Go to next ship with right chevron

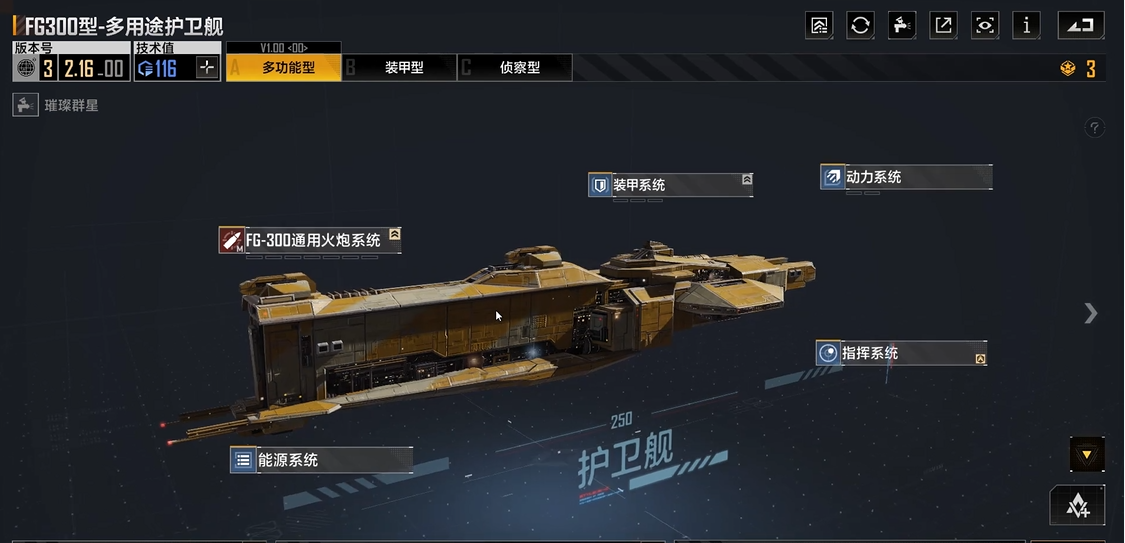1091,314
